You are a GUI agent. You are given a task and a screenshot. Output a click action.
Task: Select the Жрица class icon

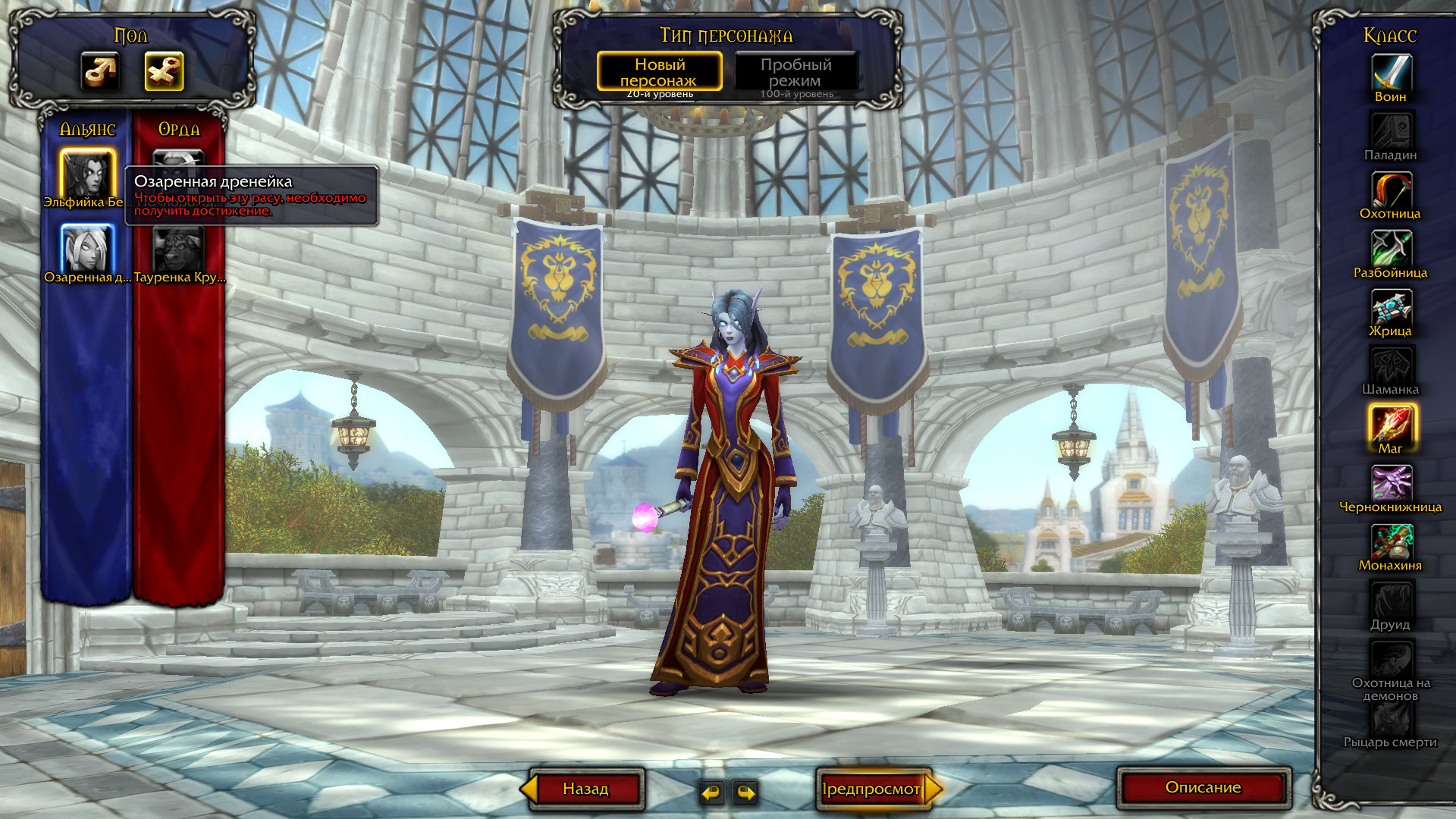click(x=1391, y=308)
